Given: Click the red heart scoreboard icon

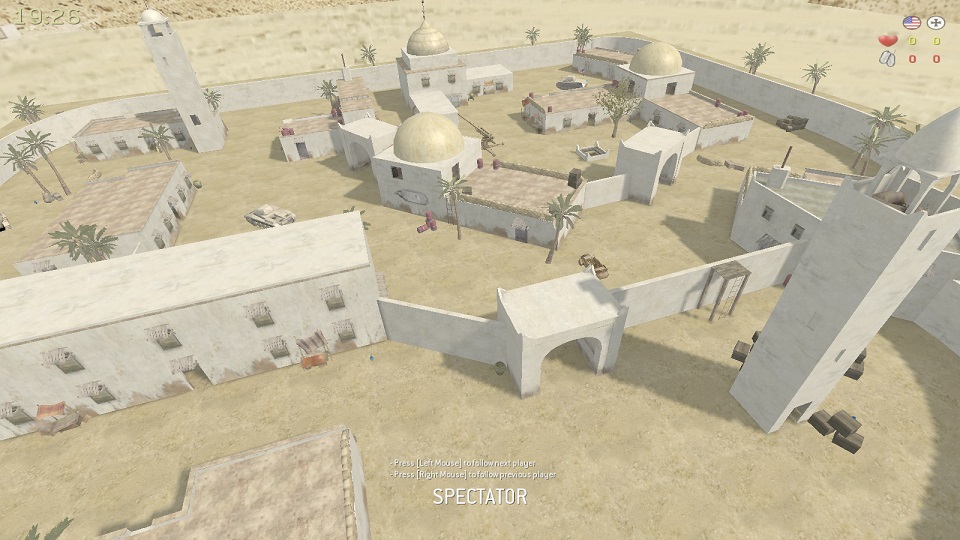Looking at the screenshot, I should pos(887,41).
